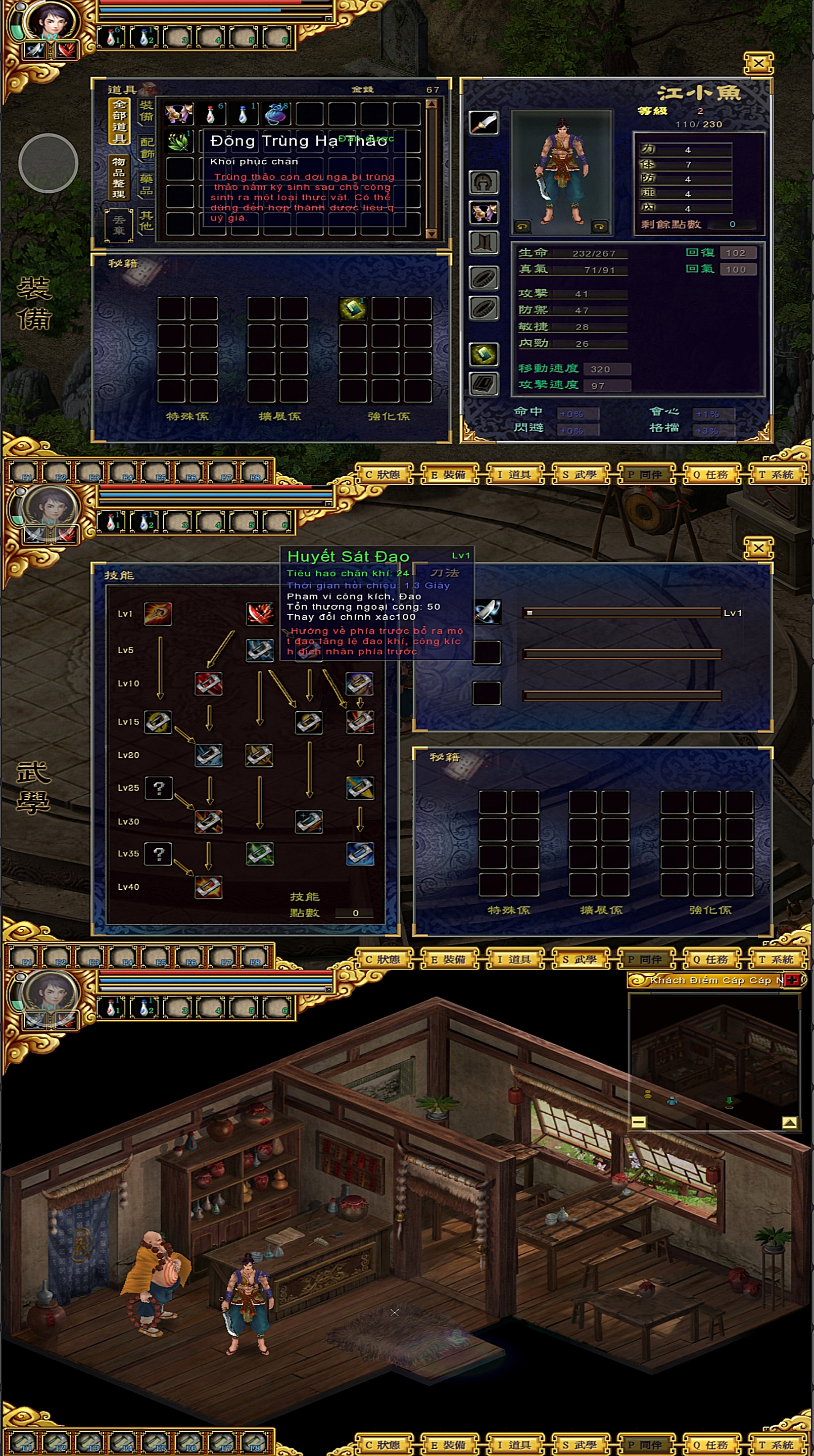This screenshot has width=814, height=1456.
Task: Switch inventory to the 藥品 medicine tab
Action: [x=147, y=184]
